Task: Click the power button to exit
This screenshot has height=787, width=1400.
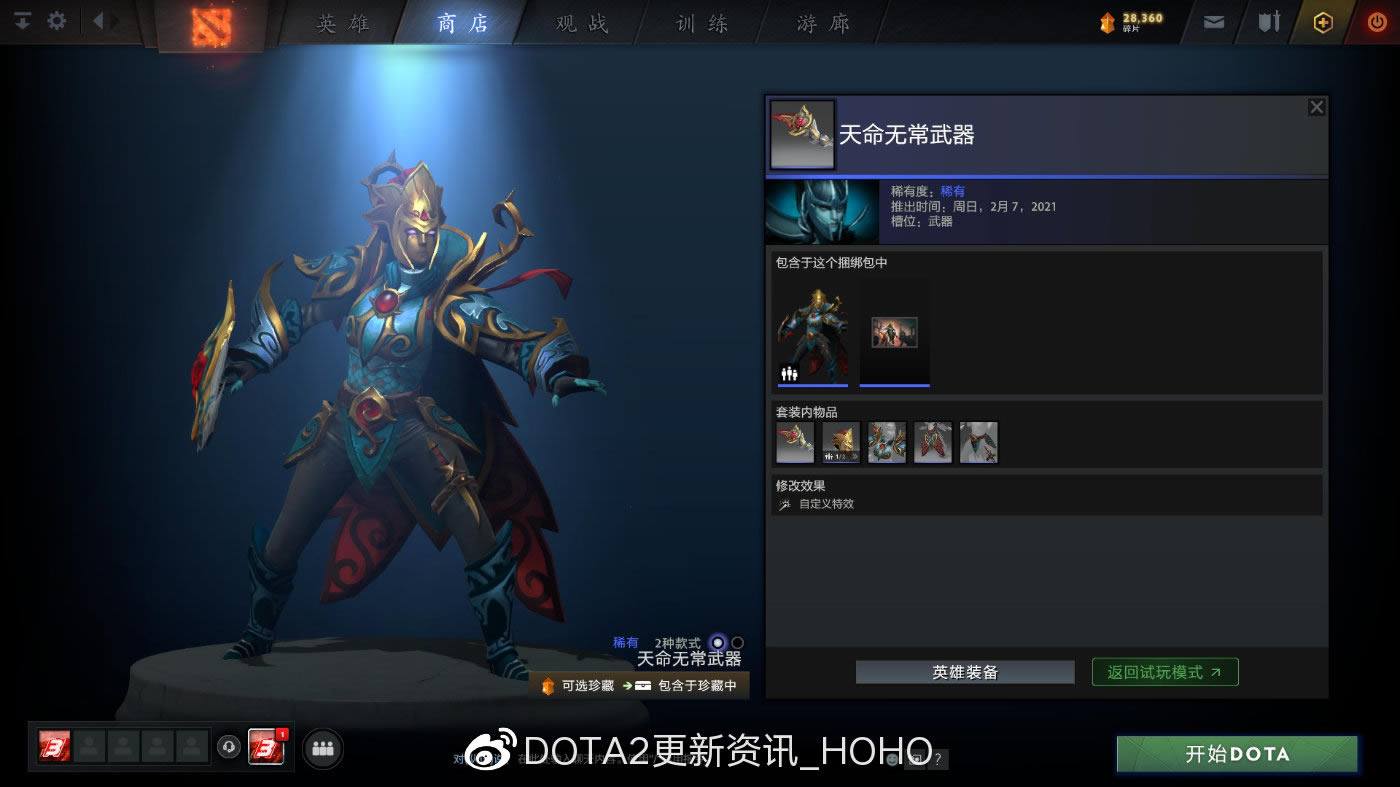Action: pyautogui.click(x=1378, y=21)
